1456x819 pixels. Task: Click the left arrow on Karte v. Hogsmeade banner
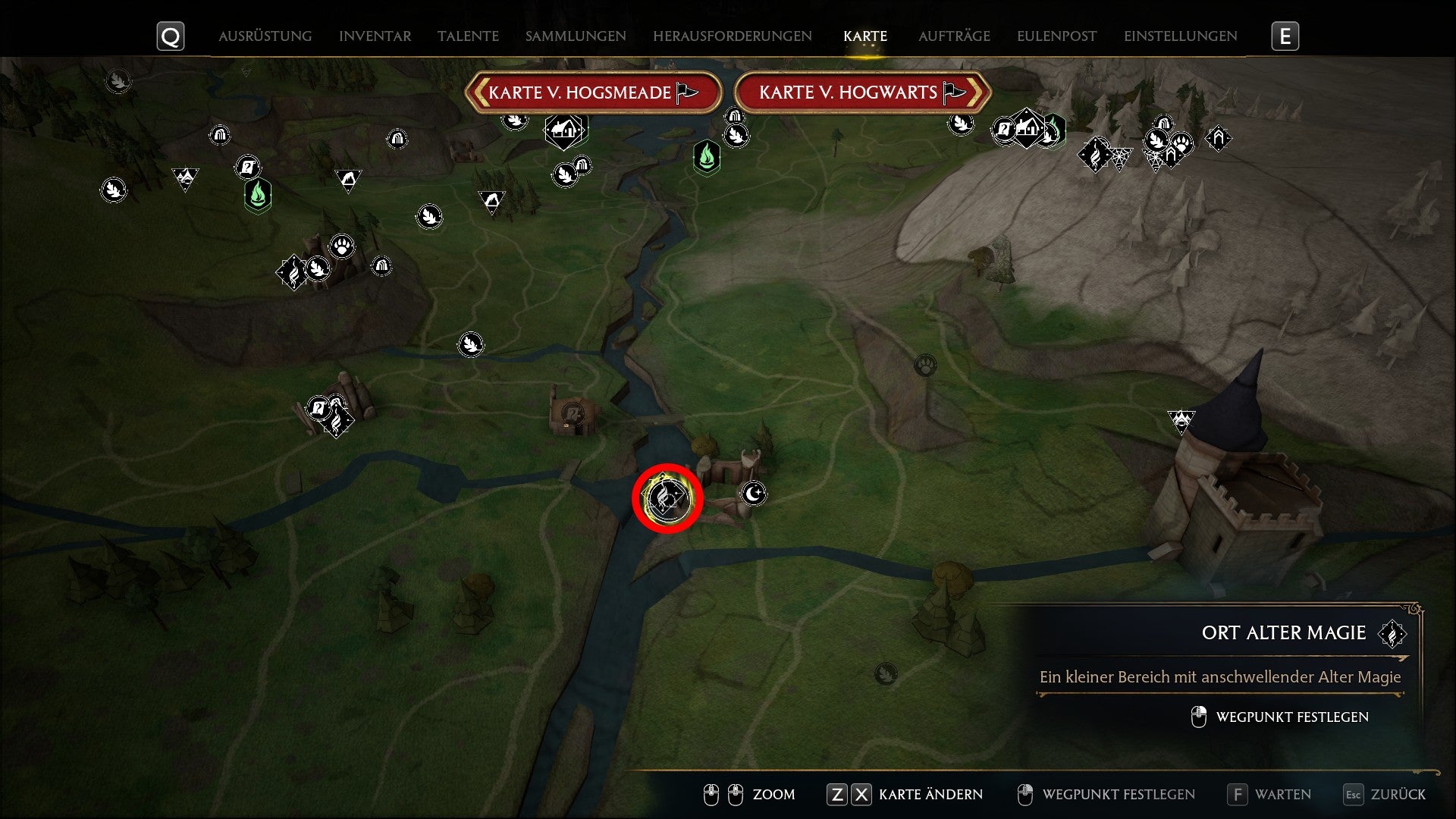pyautogui.click(x=480, y=92)
